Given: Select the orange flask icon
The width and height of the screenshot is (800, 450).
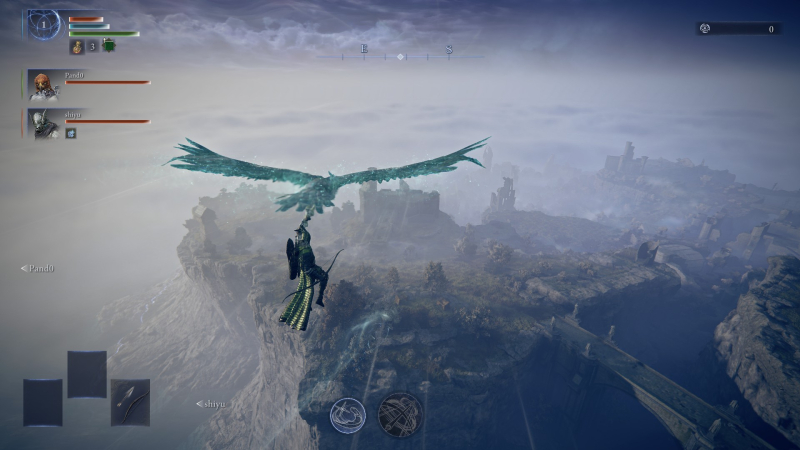Looking at the screenshot, I should pyautogui.click(x=77, y=46).
